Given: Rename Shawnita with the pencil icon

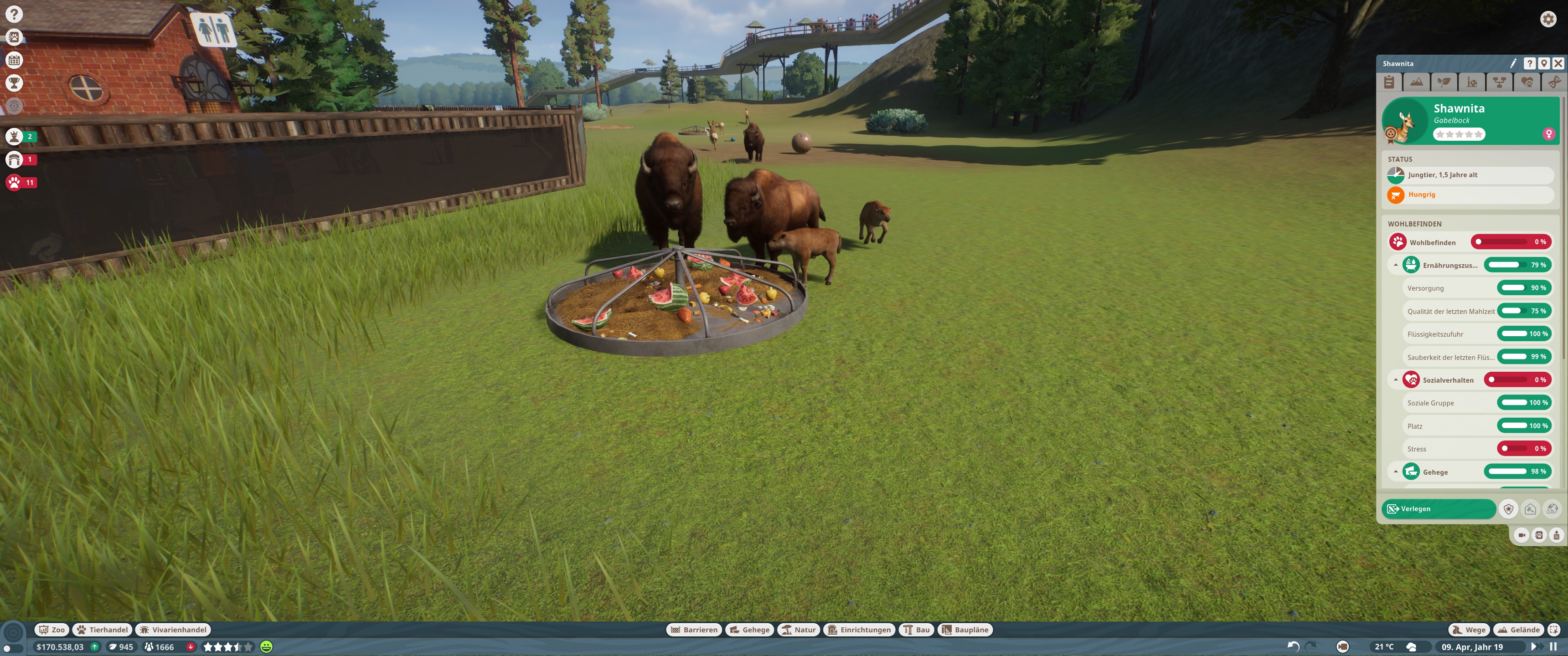Looking at the screenshot, I should [1513, 63].
